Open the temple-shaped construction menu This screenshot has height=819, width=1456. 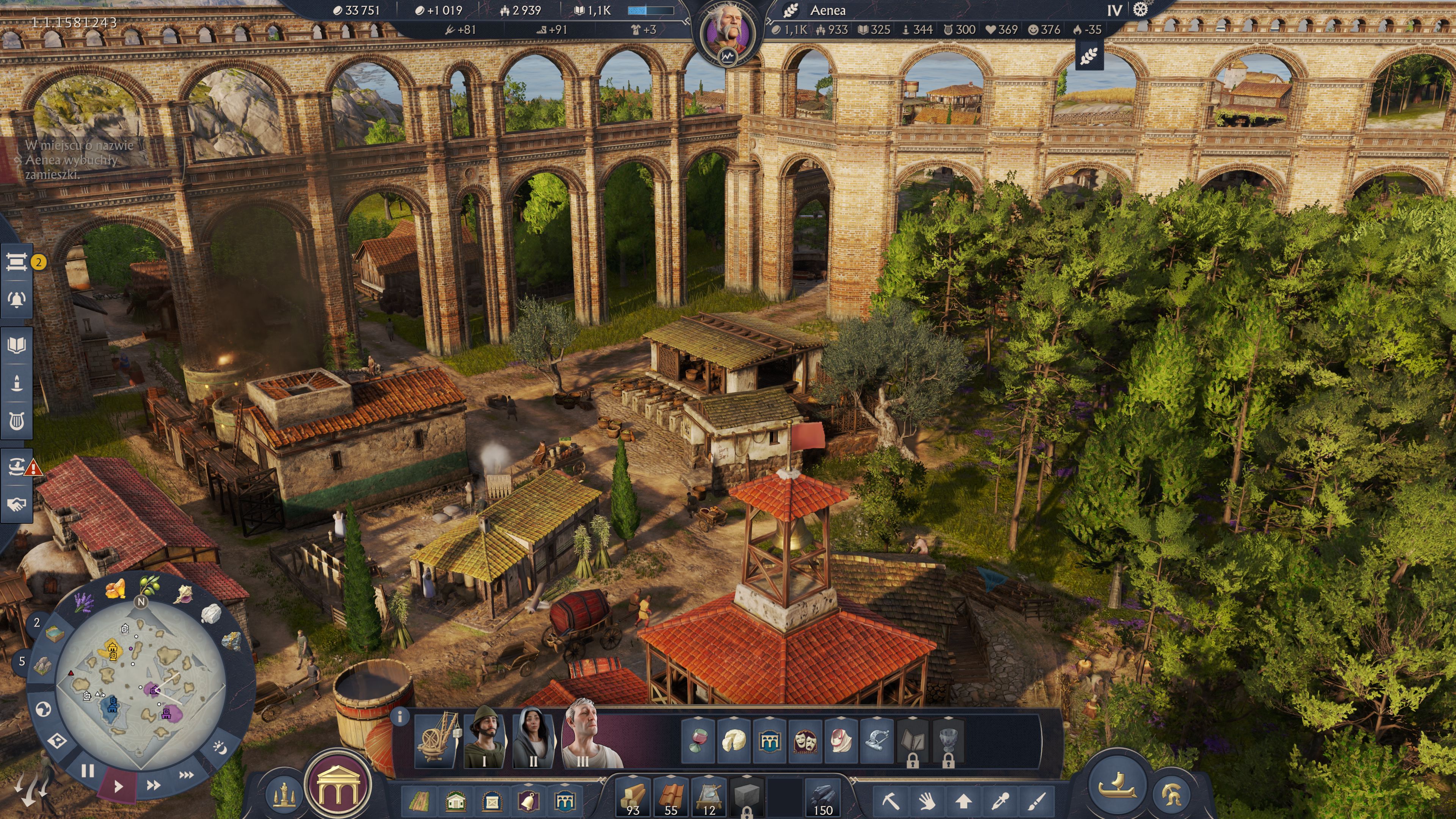pyautogui.click(x=337, y=785)
